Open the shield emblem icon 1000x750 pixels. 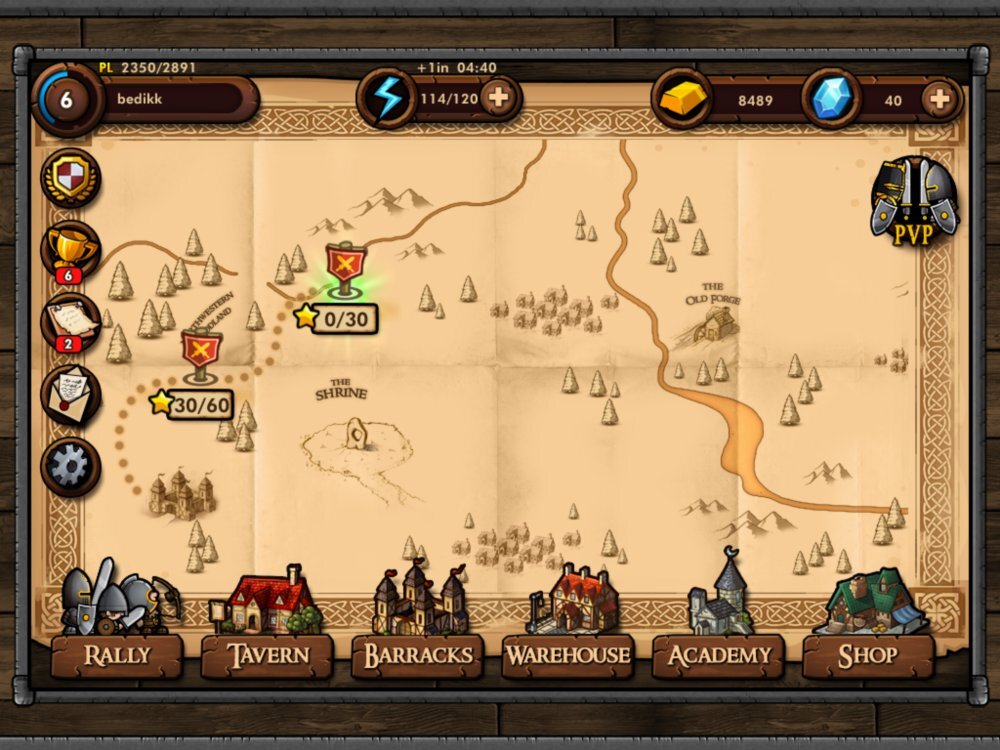click(70, 178)
